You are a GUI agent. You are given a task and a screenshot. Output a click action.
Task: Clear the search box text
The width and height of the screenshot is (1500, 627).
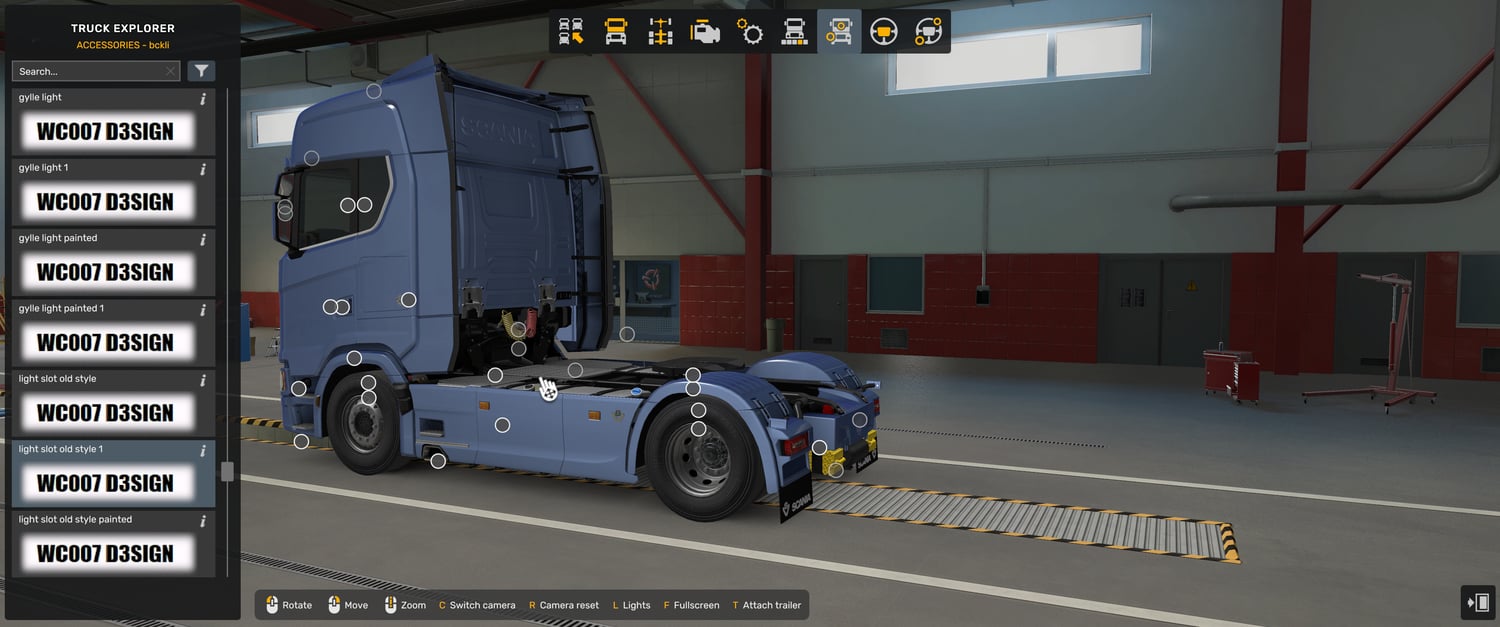coord(171,71)
